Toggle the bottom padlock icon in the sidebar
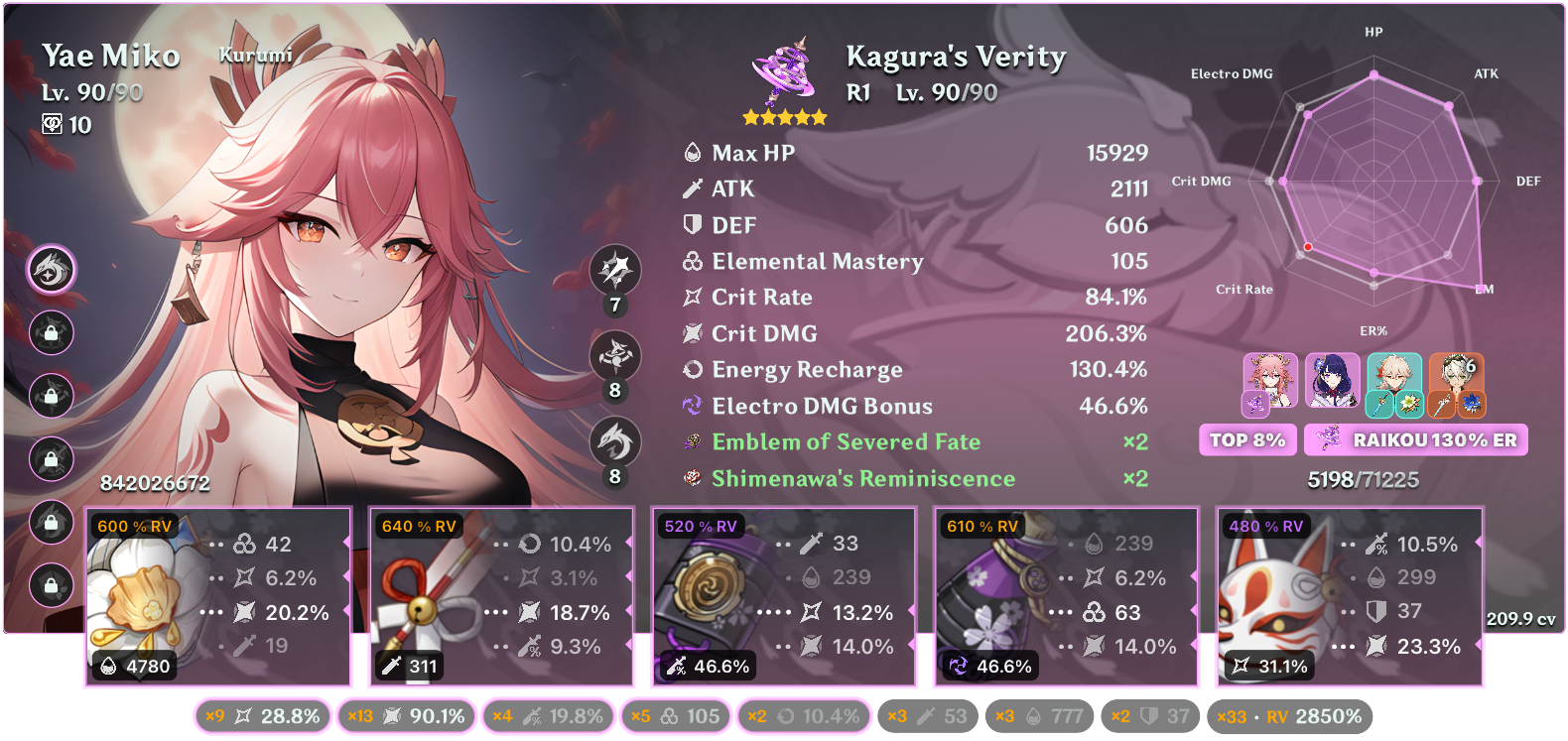The image size is (1568, 741). [52, 586]
